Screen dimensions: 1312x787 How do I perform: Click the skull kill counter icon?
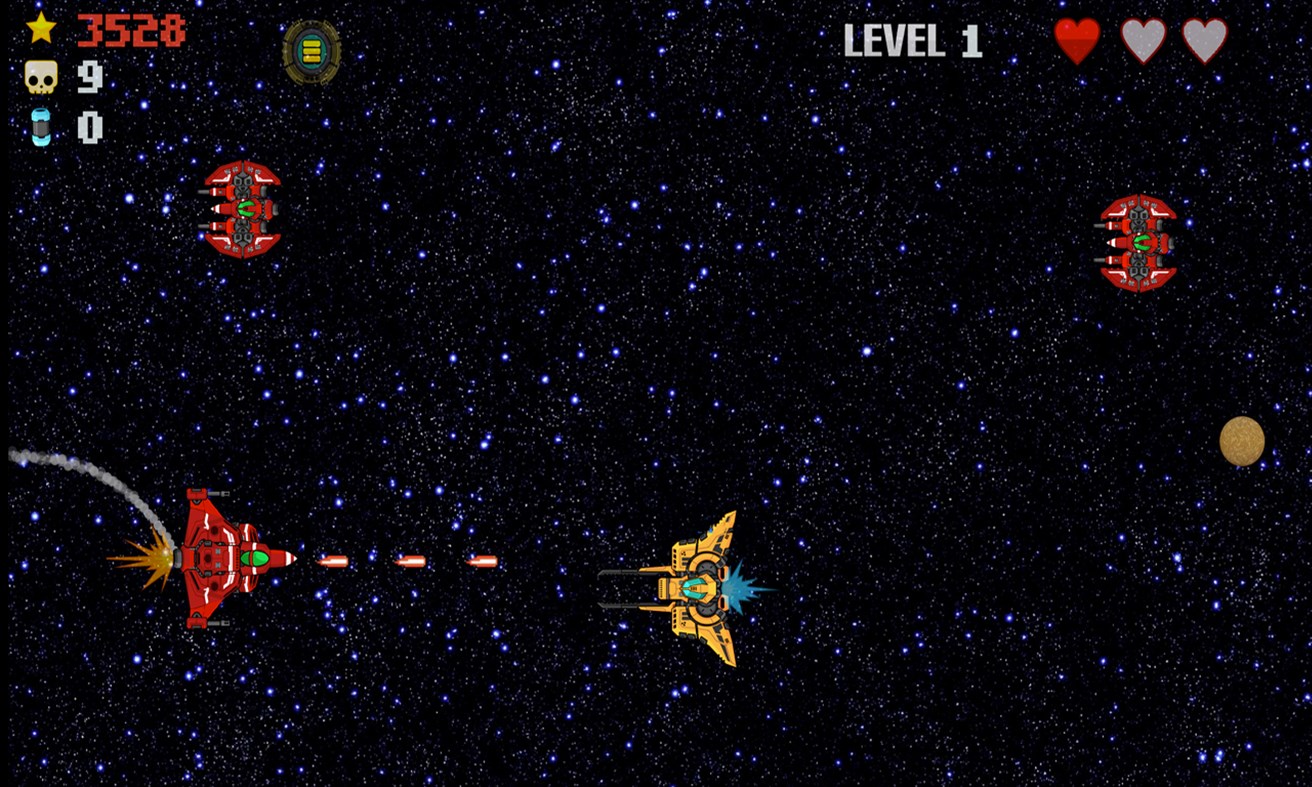40,78
